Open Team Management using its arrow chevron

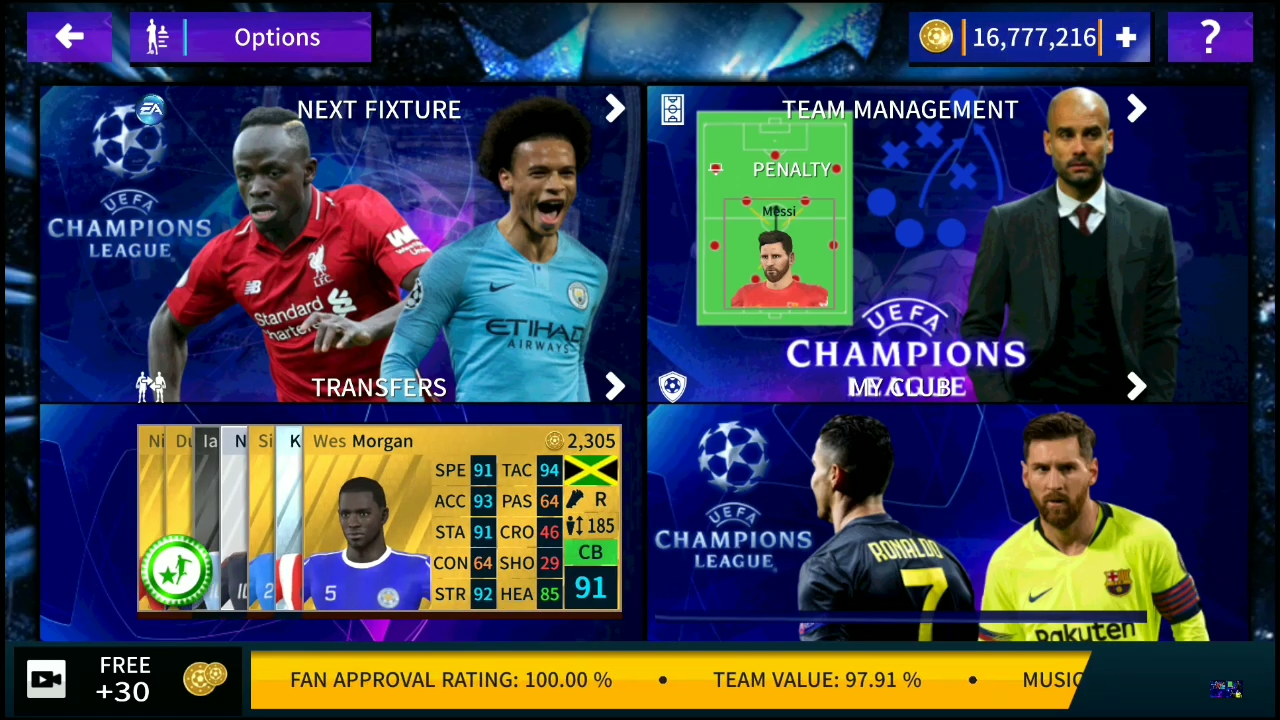[x=1136, y=109]
